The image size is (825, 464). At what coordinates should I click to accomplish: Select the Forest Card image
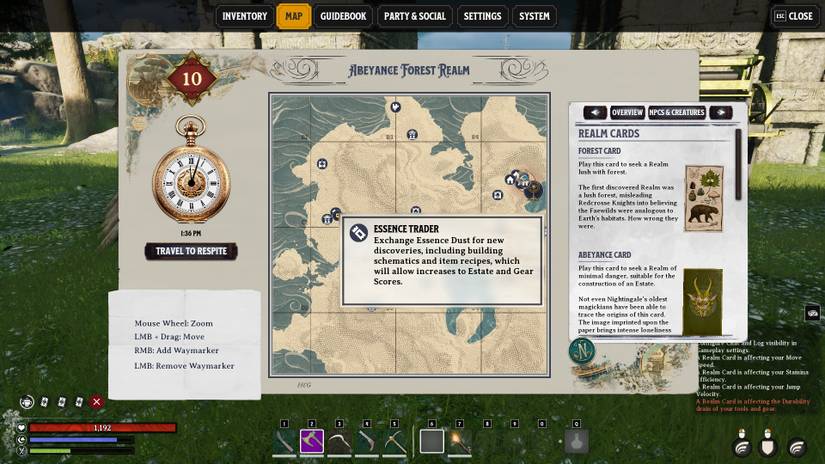pos(705,199)
